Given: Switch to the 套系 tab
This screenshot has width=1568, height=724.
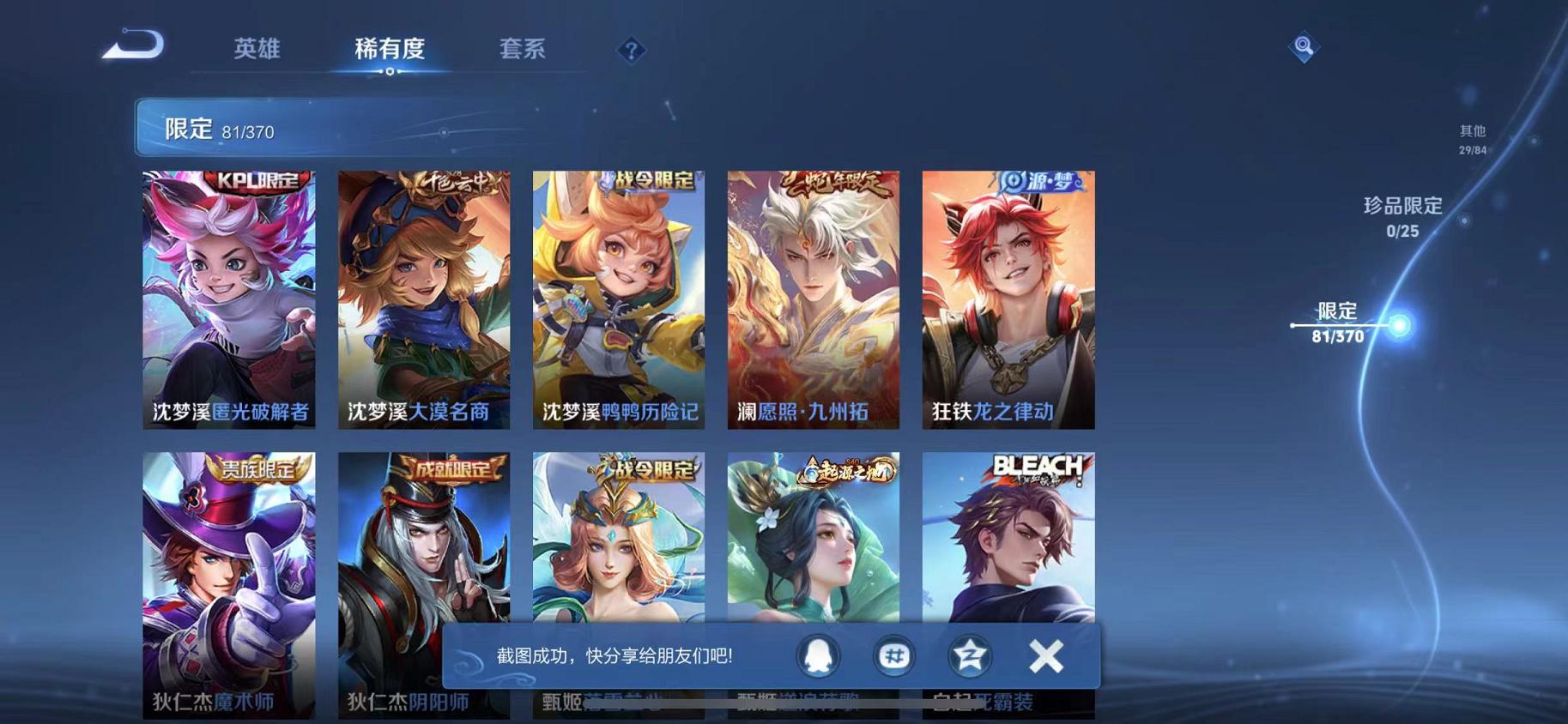Looking at the screenshot, I should click(x=523, y=49).
